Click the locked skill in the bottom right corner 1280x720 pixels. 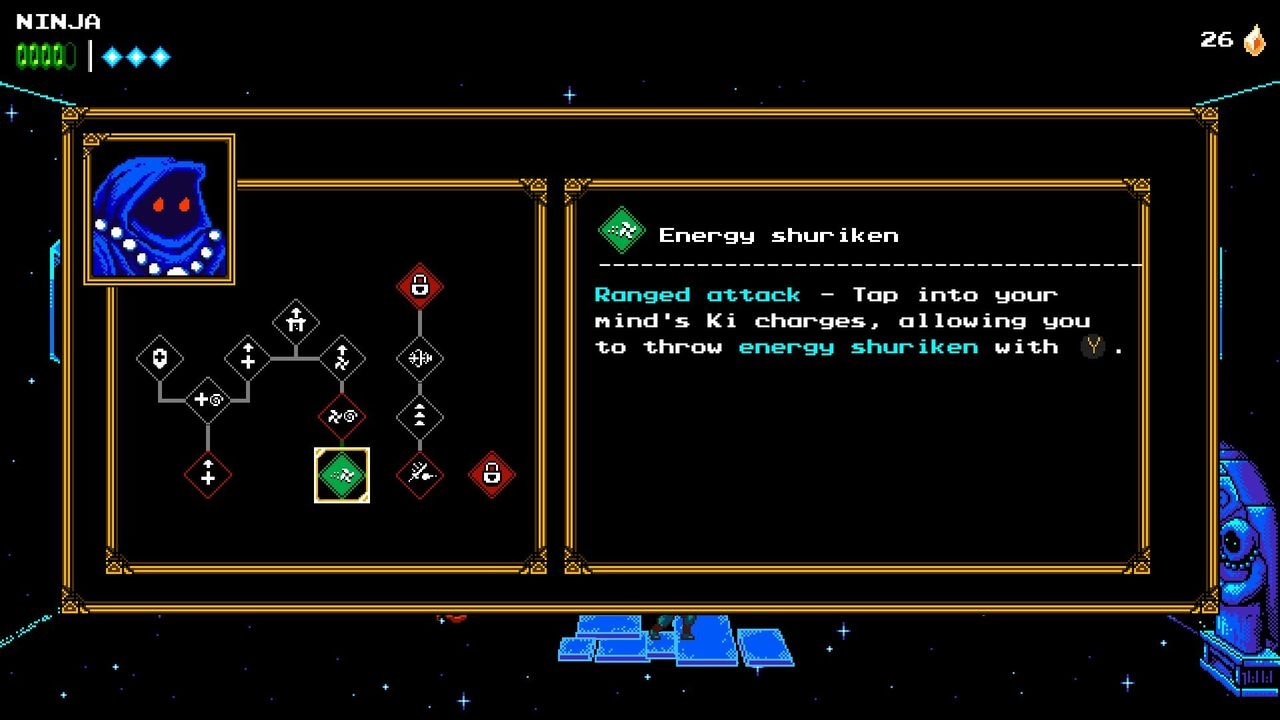click(491, 476)
